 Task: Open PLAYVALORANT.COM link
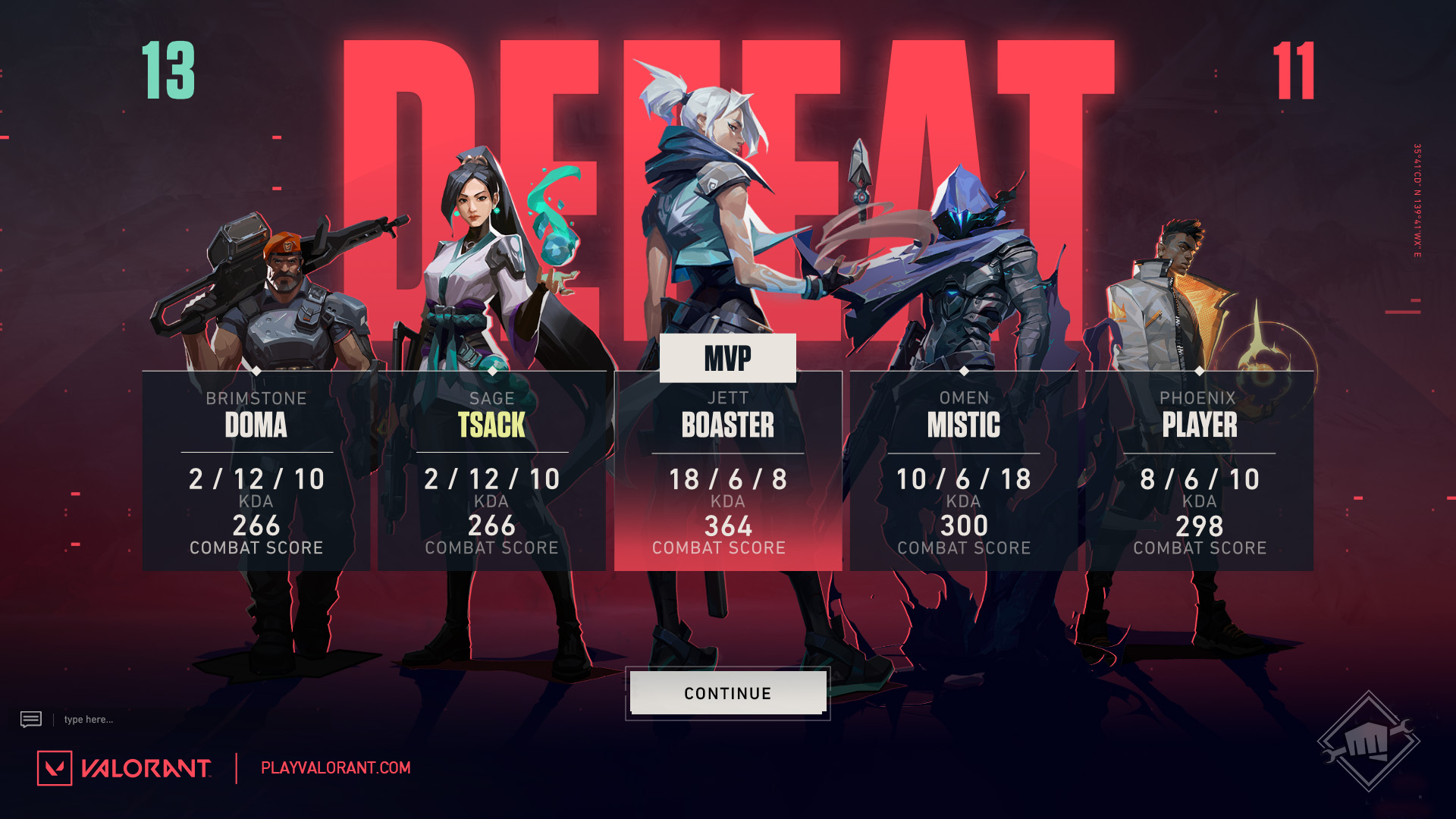click(334, 767)
